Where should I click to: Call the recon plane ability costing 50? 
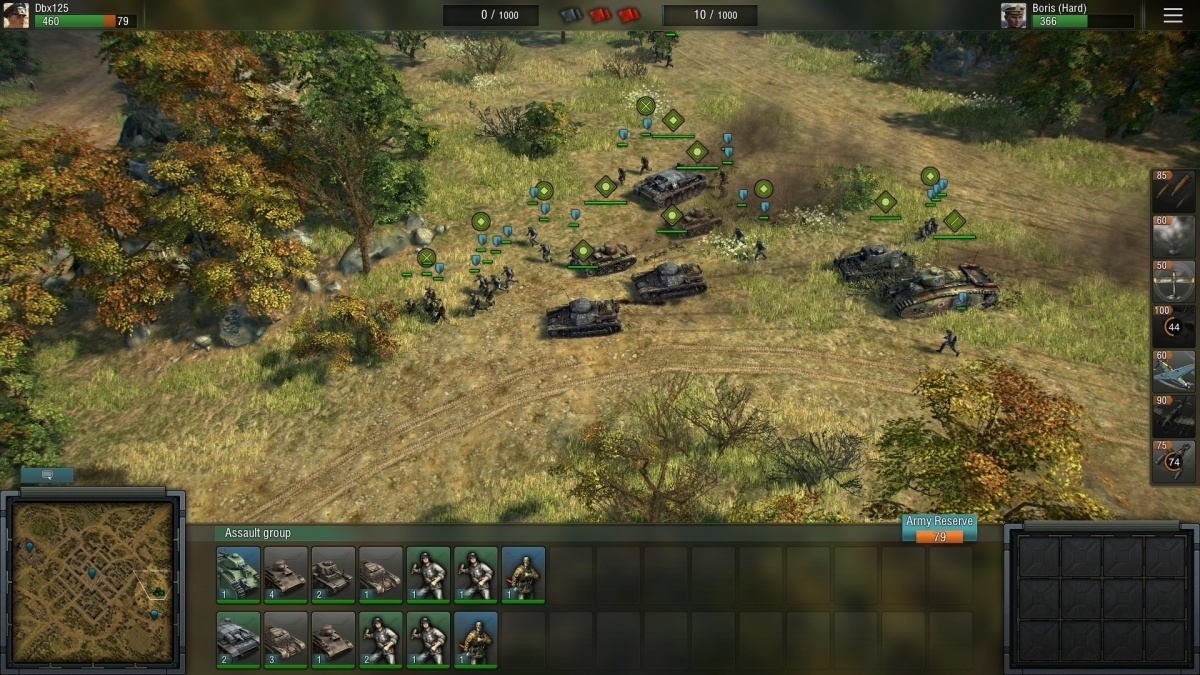point(1174,281)
